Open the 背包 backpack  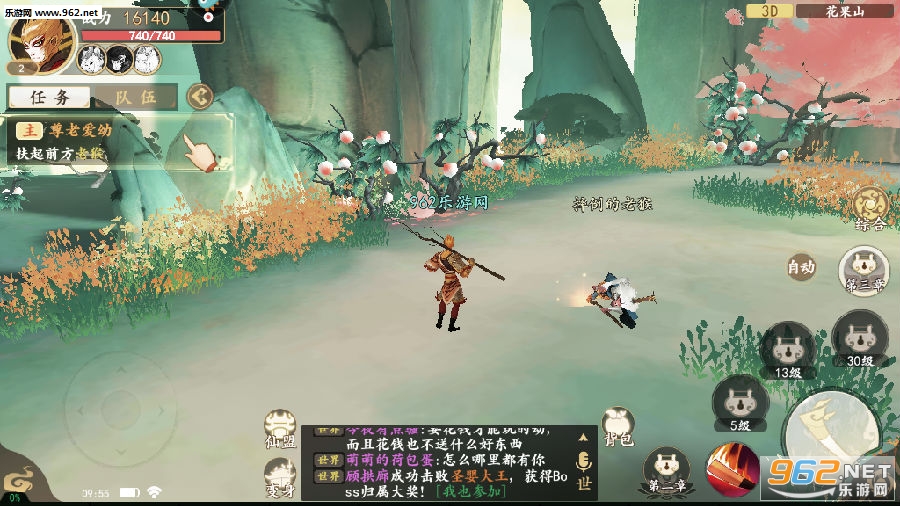coord(619,426)
